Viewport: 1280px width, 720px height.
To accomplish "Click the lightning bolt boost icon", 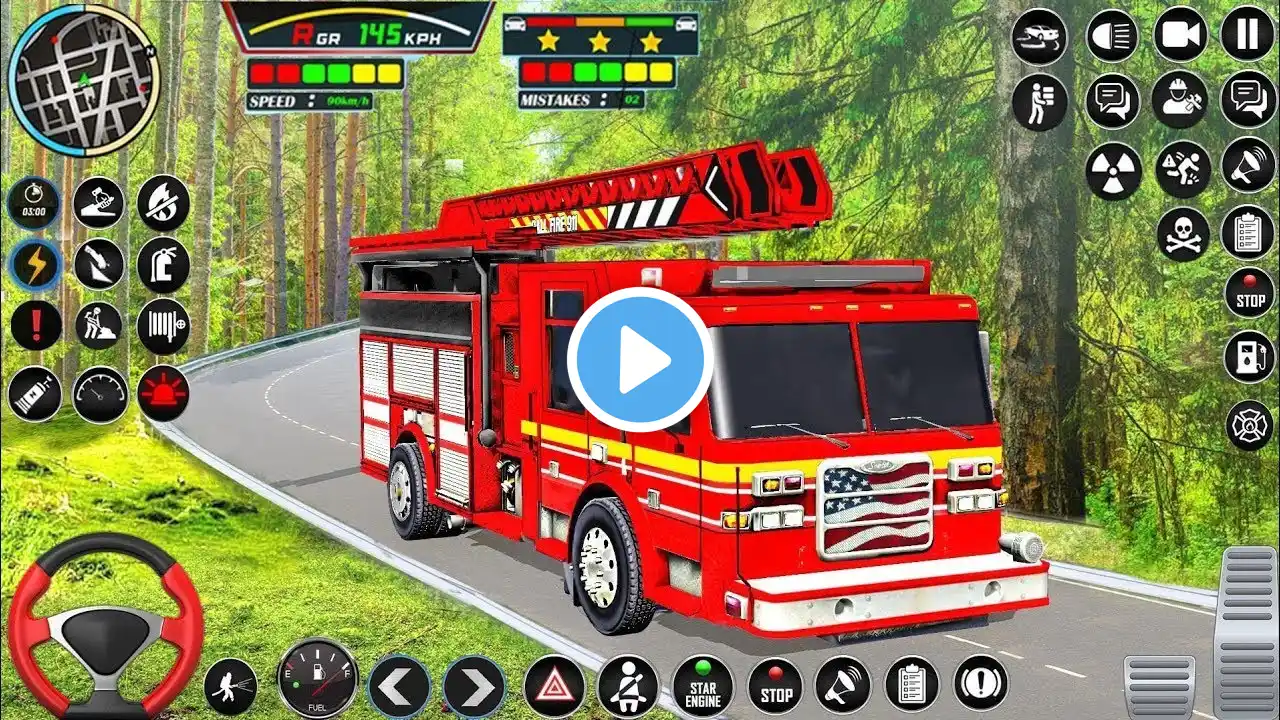I will (x=34, y=265).
